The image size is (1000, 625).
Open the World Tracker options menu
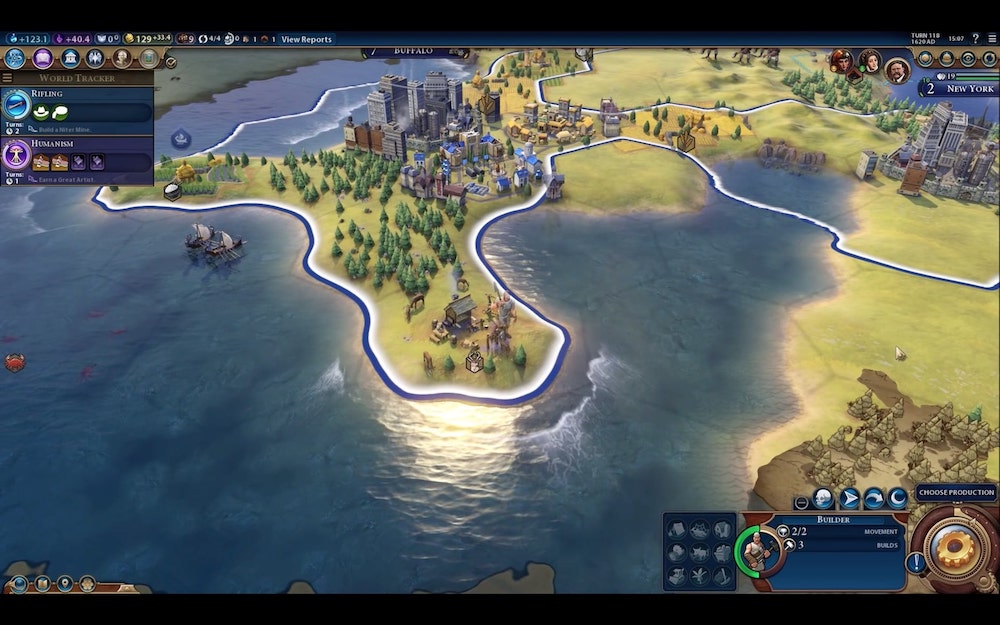click(8, 78)
